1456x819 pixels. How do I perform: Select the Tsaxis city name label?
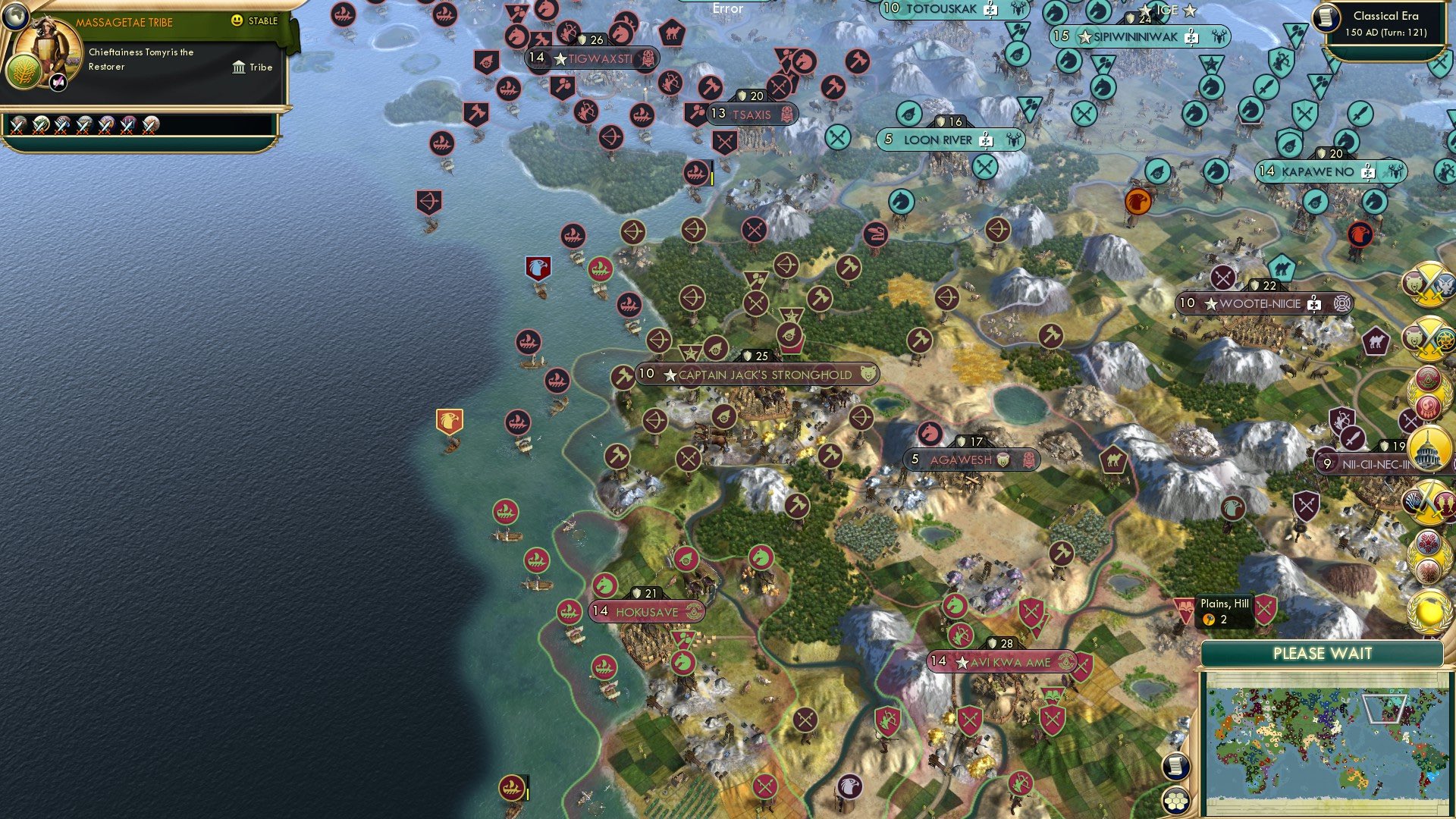click(752, 115)
